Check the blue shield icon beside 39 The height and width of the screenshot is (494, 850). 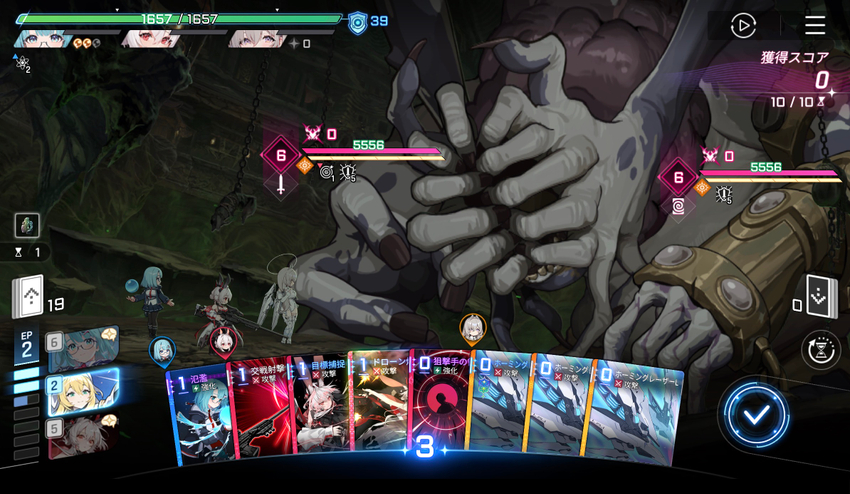[356, 21]
